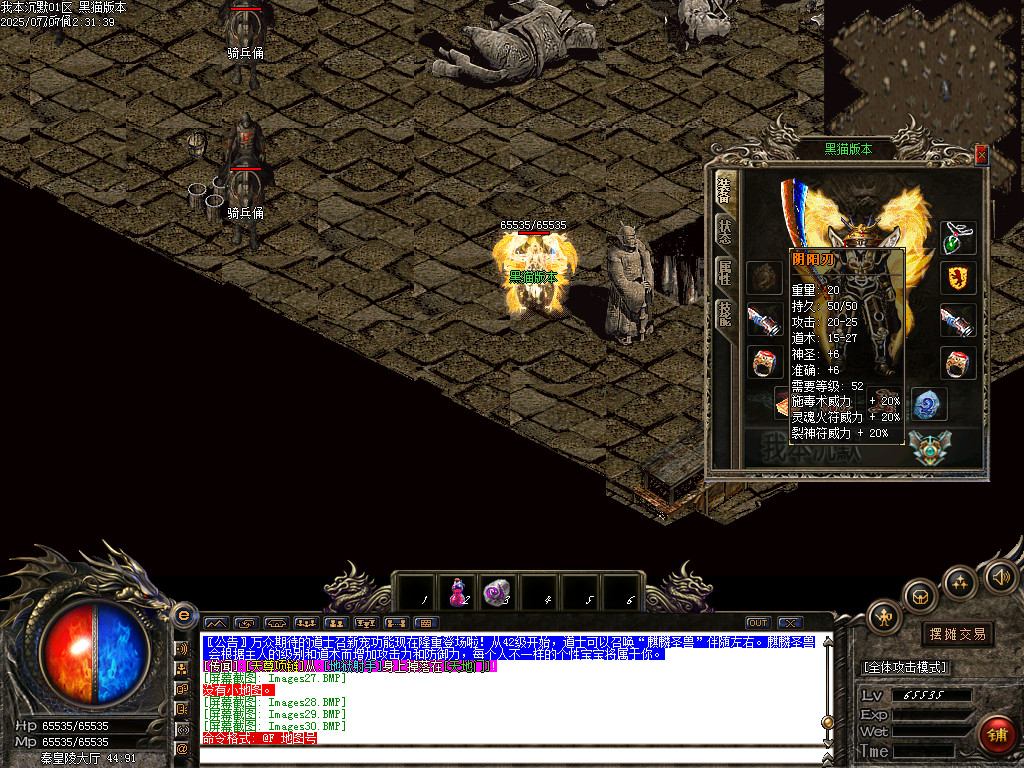This screenshot has width=1024, height=768.
Task: Click the OUT button above chat
Action: [758, 623]
